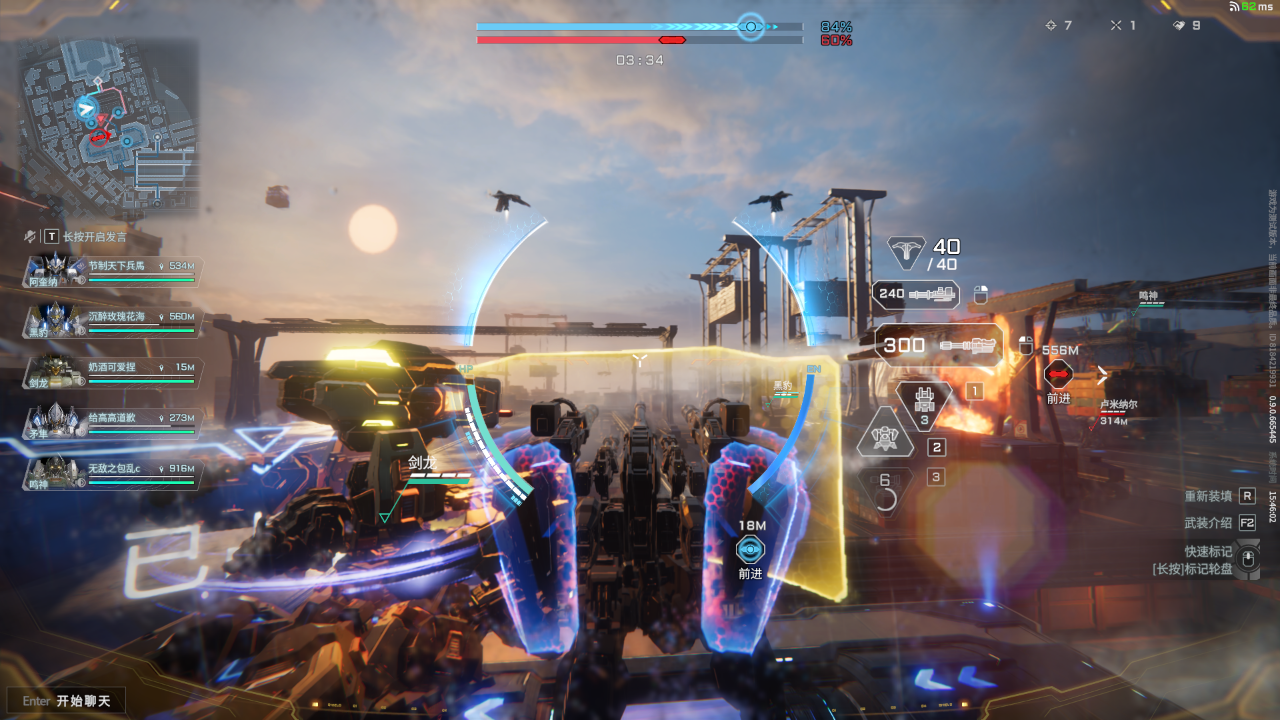Select the 300-round primary gatling weapon

point(938,345)
